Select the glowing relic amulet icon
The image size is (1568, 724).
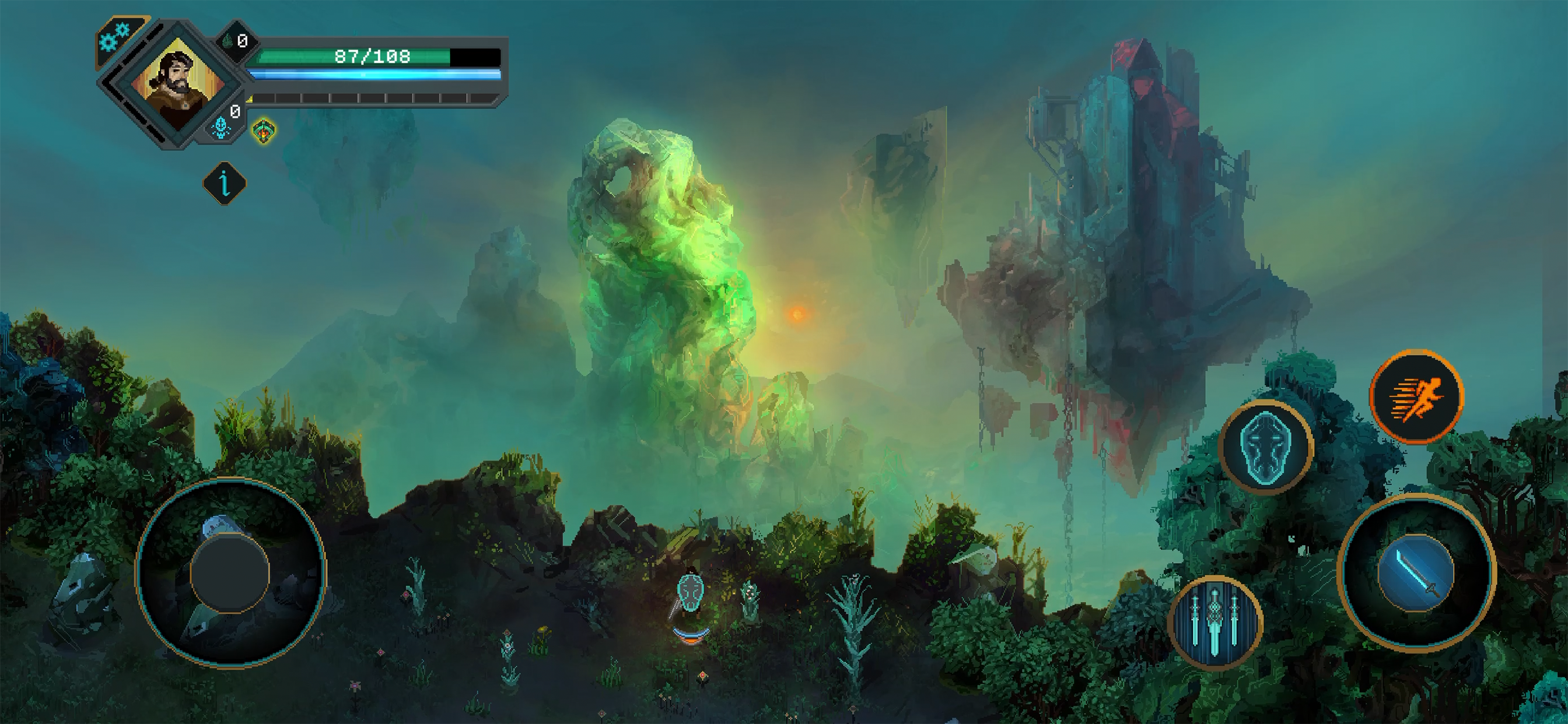(265, 129)
